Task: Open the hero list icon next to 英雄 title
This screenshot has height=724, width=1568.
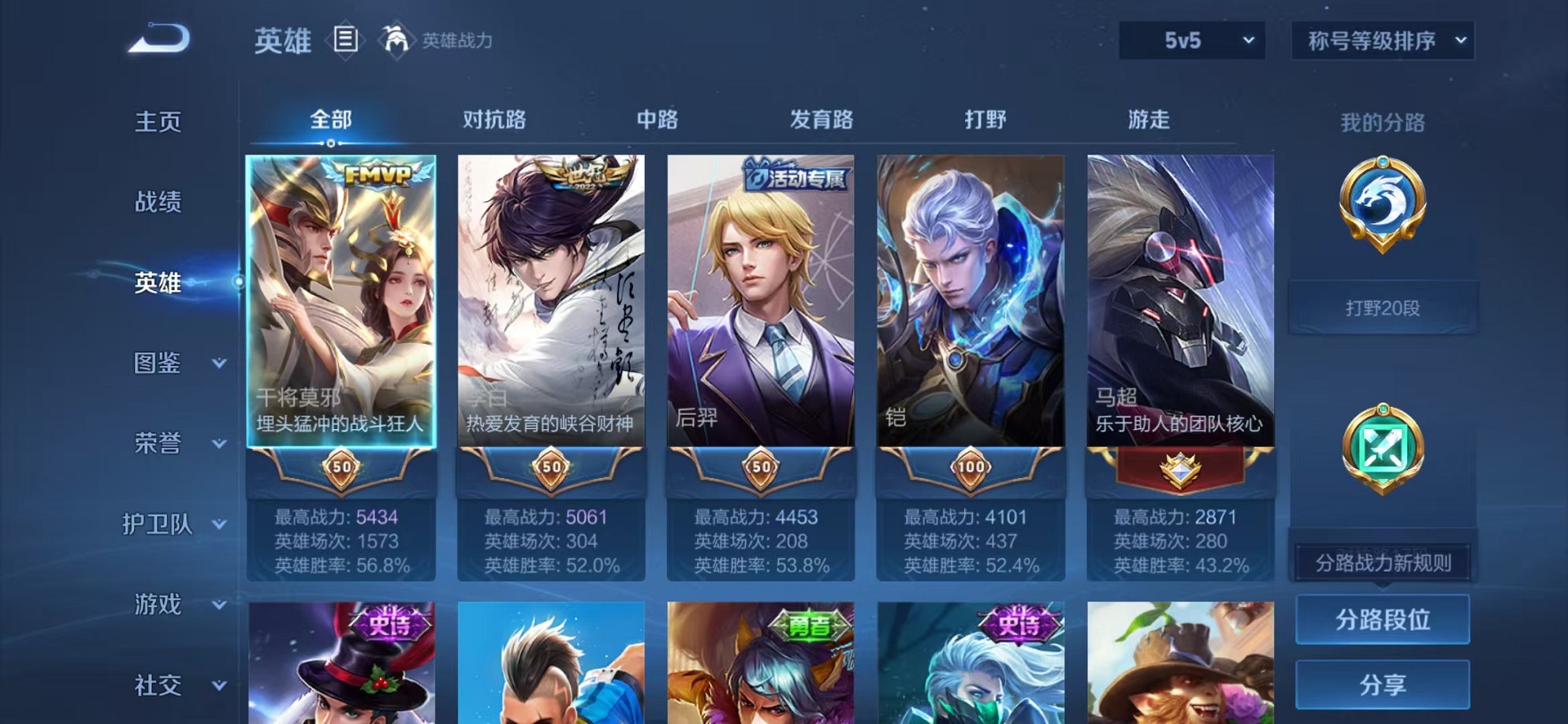Action: [x=345, y=38]
